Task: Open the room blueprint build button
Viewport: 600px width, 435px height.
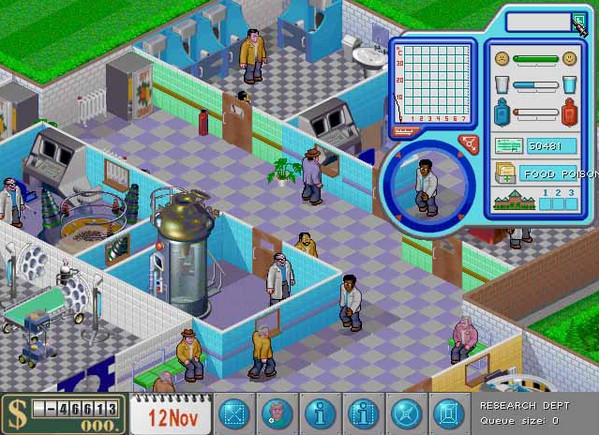Action: tap(233, 413)
